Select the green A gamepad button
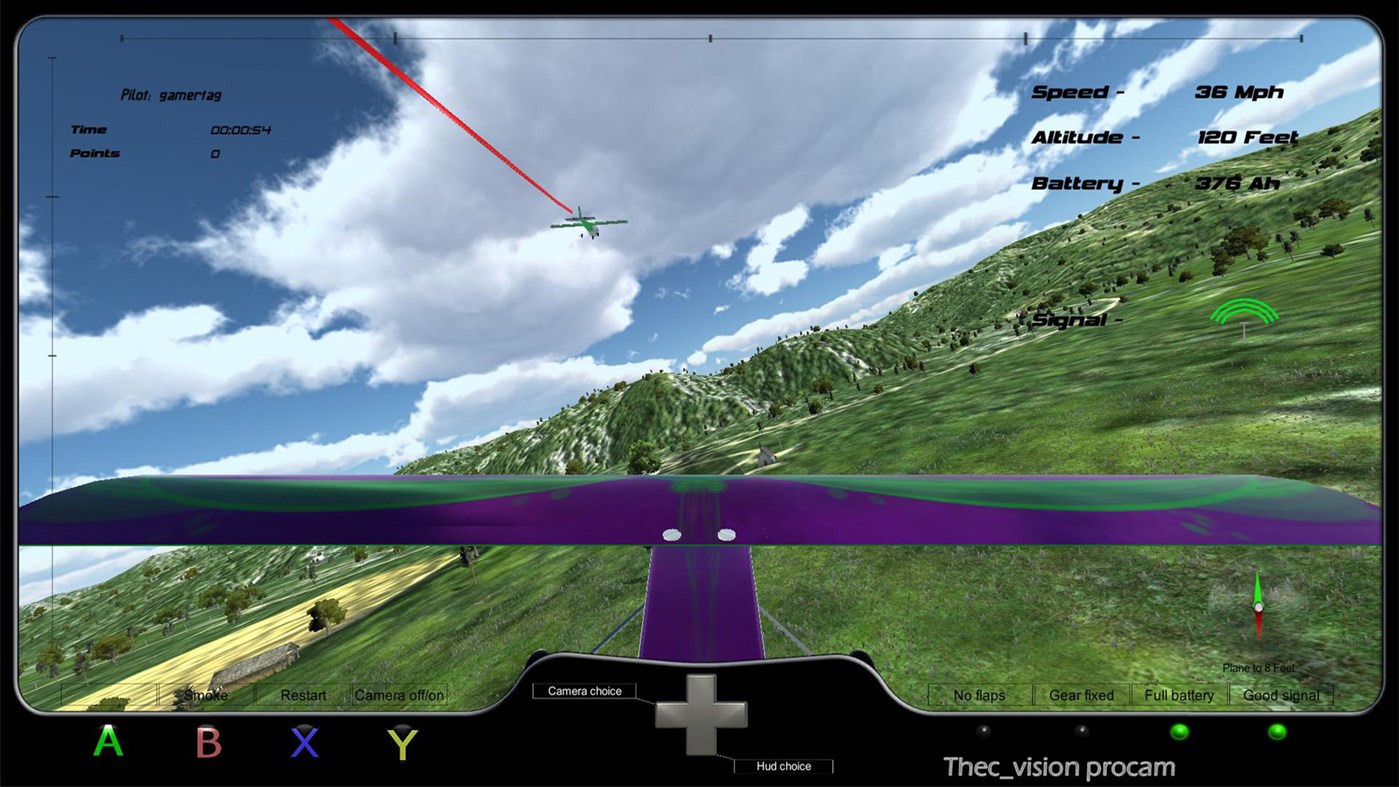1399x787 pixels. pos(106,743)
